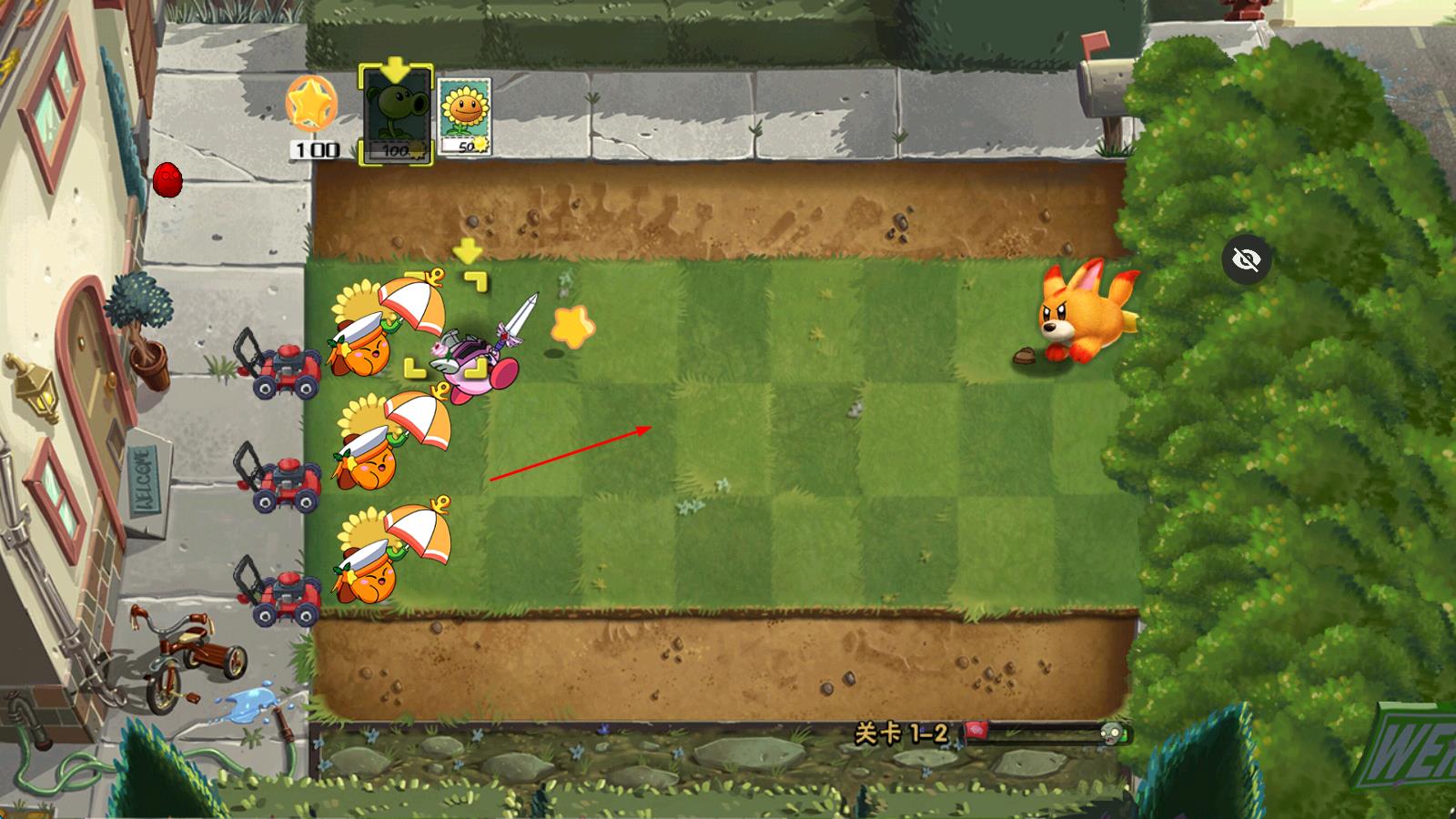
Task: Select the Peashooter seed card
Action: [x=396, y=116]
